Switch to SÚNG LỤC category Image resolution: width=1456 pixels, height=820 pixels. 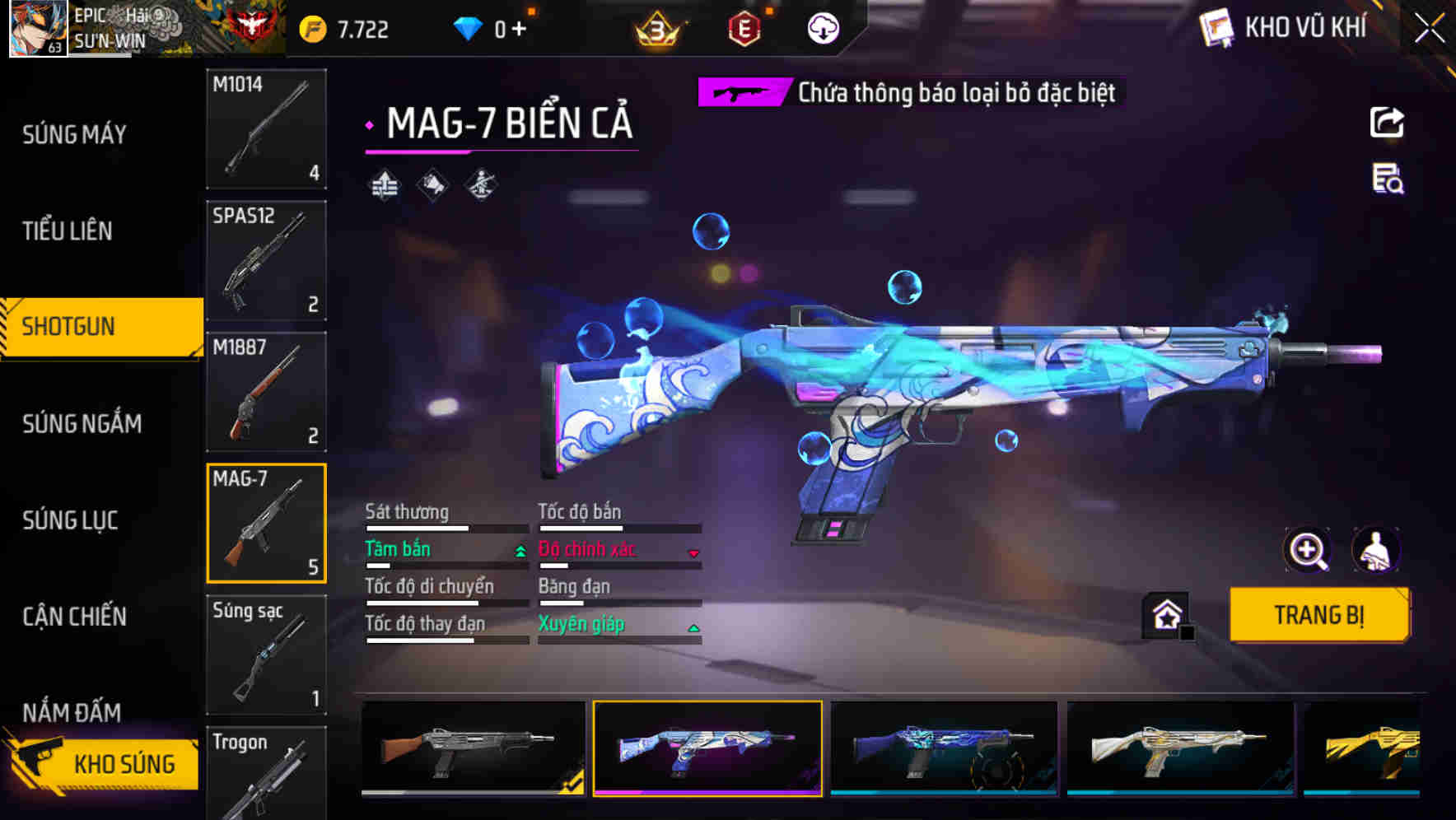70,520
